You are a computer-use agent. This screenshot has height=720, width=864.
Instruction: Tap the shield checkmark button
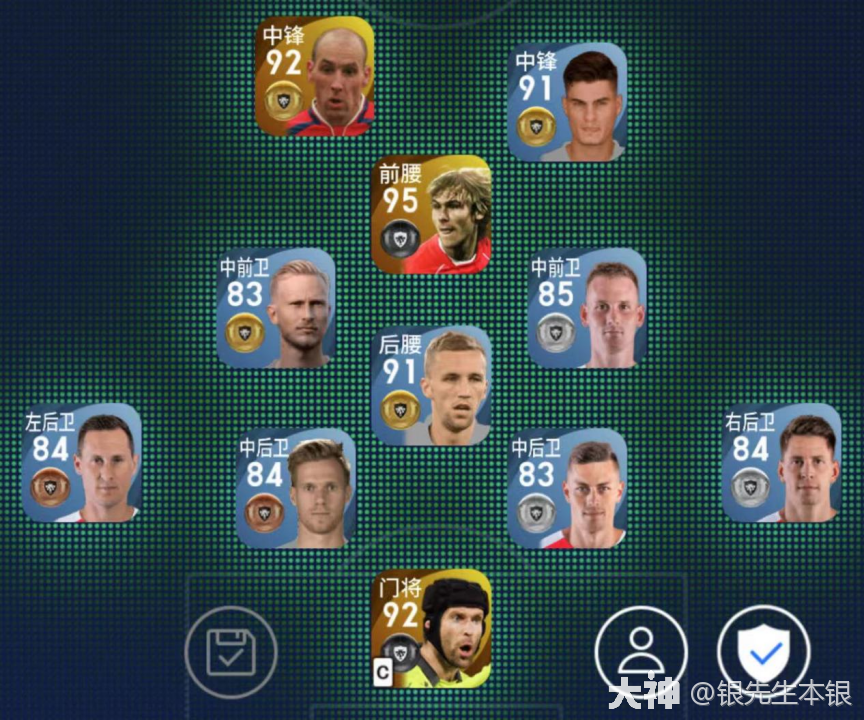click(765, 653)
